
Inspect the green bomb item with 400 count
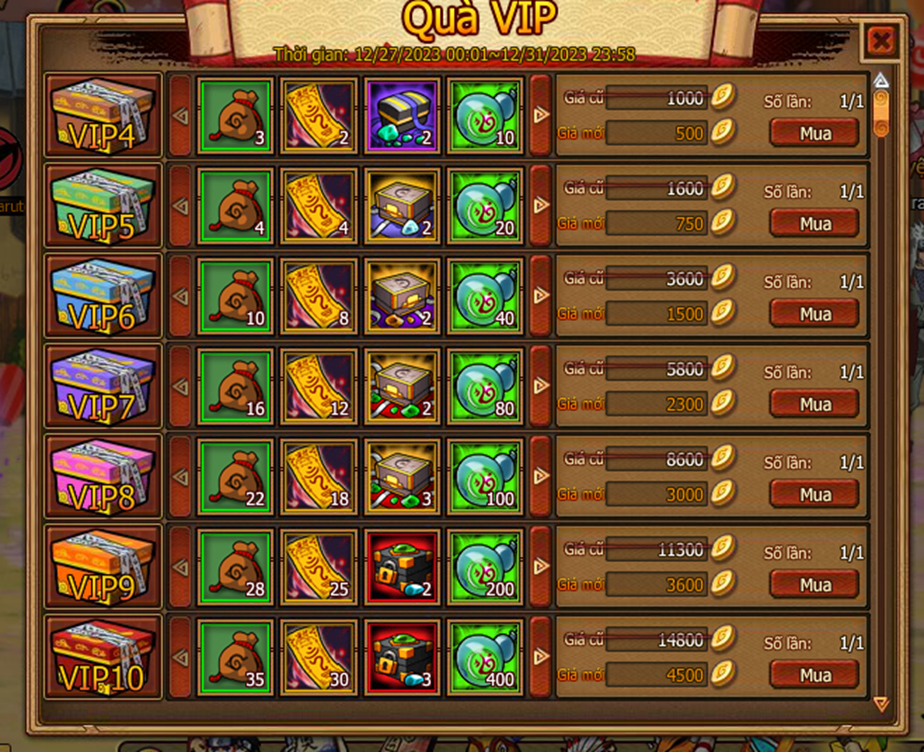coord(485,656)
